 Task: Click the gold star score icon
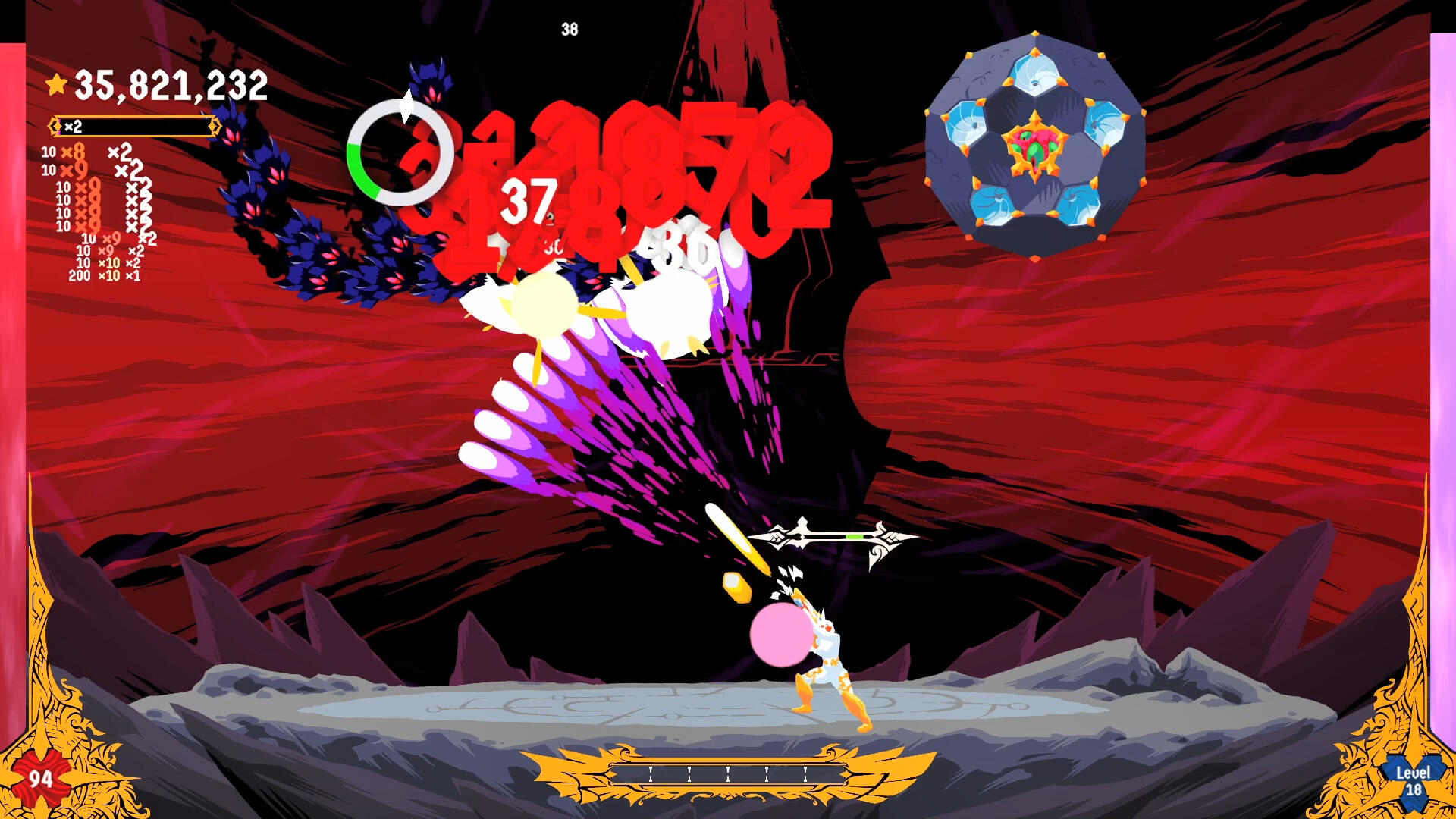coord(57,84)
